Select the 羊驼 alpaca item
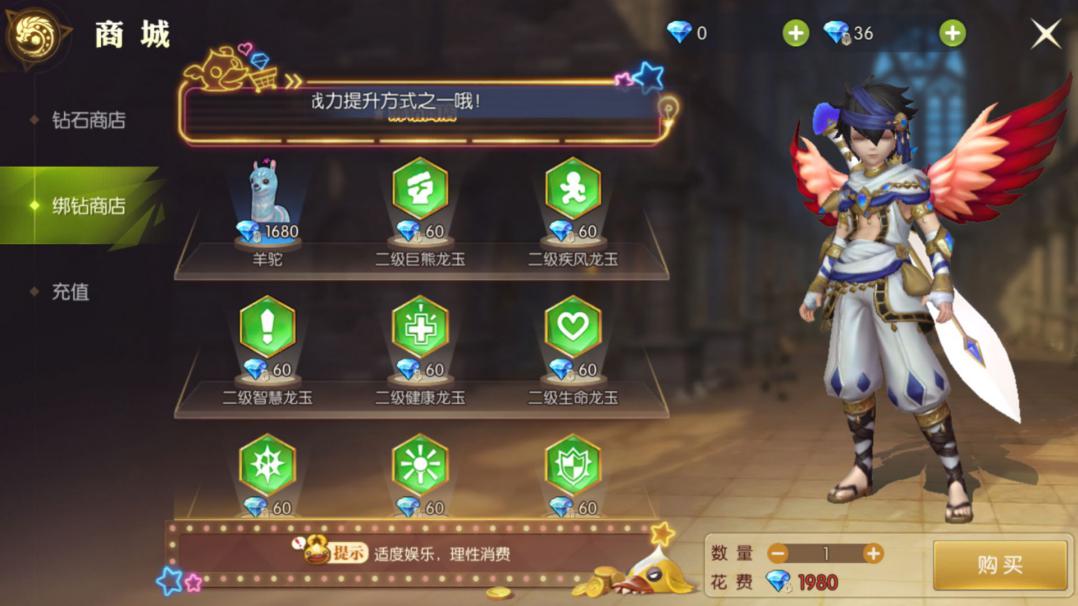 pos(267,200)
